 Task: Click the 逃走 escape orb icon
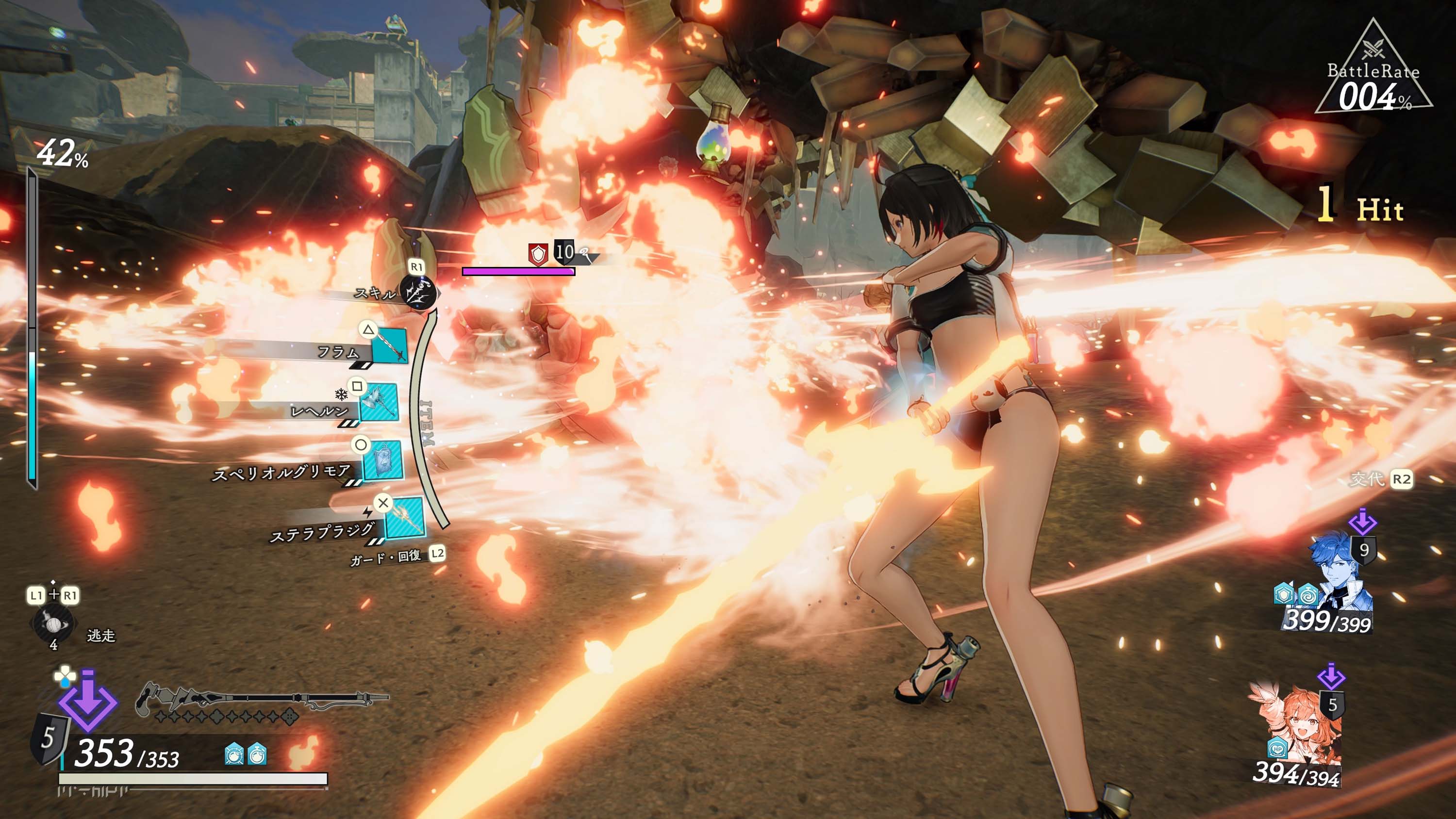pyautogui.click(x=53, y=624)
